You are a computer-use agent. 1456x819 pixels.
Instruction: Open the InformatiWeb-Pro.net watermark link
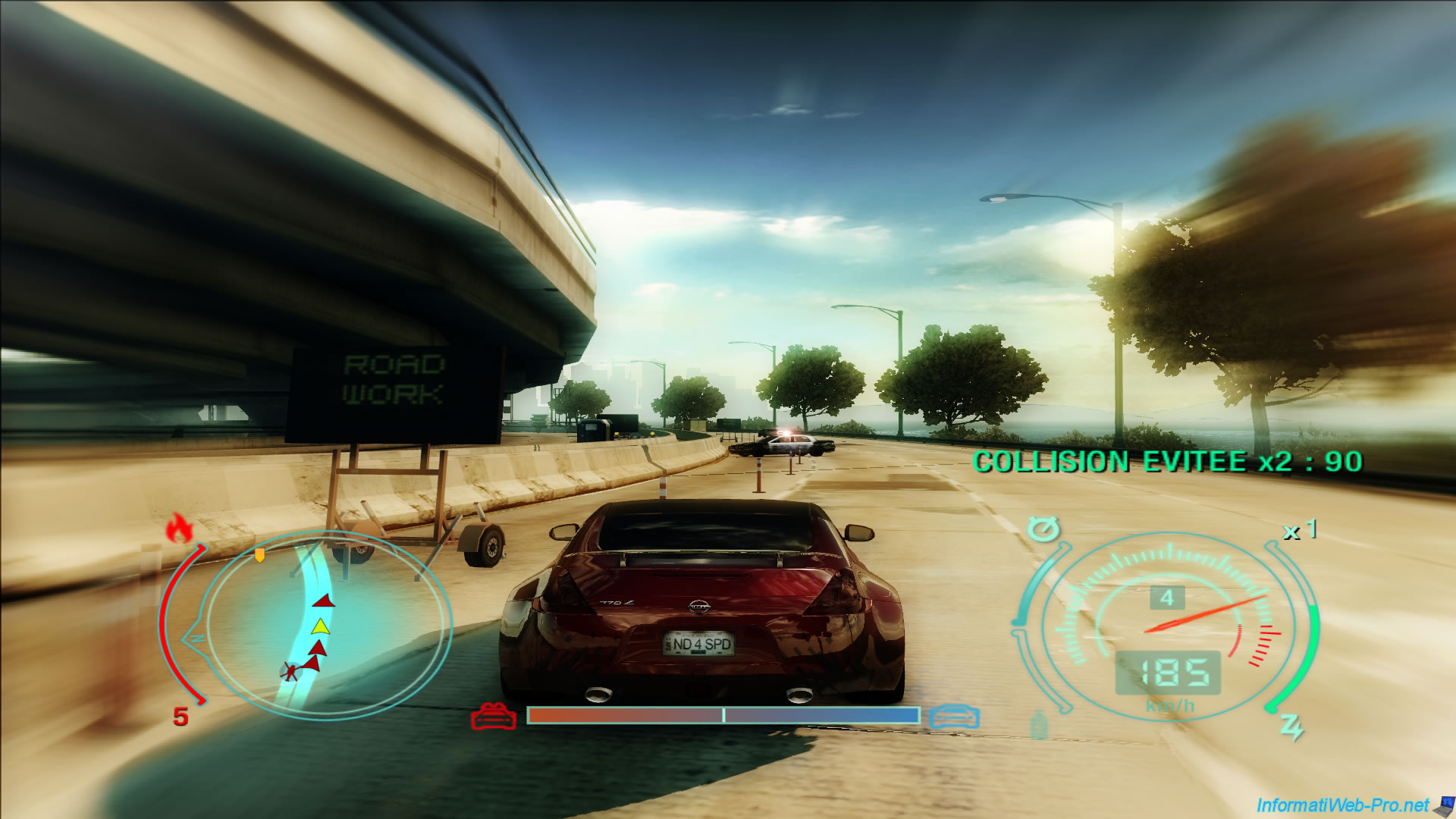point(1342,805)
